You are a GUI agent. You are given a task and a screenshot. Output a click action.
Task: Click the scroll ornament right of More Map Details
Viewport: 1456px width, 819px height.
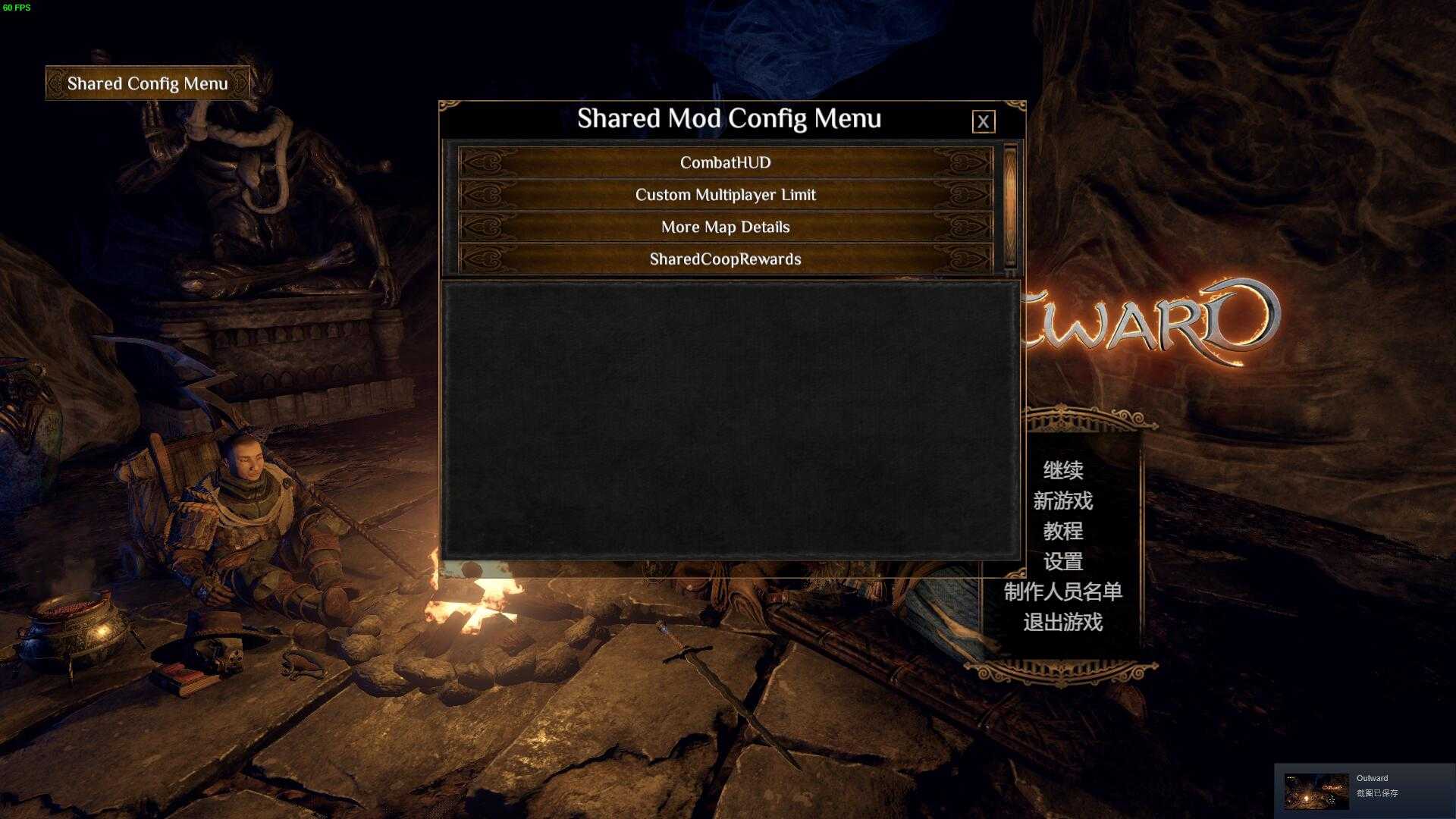(x=965, y=227)
